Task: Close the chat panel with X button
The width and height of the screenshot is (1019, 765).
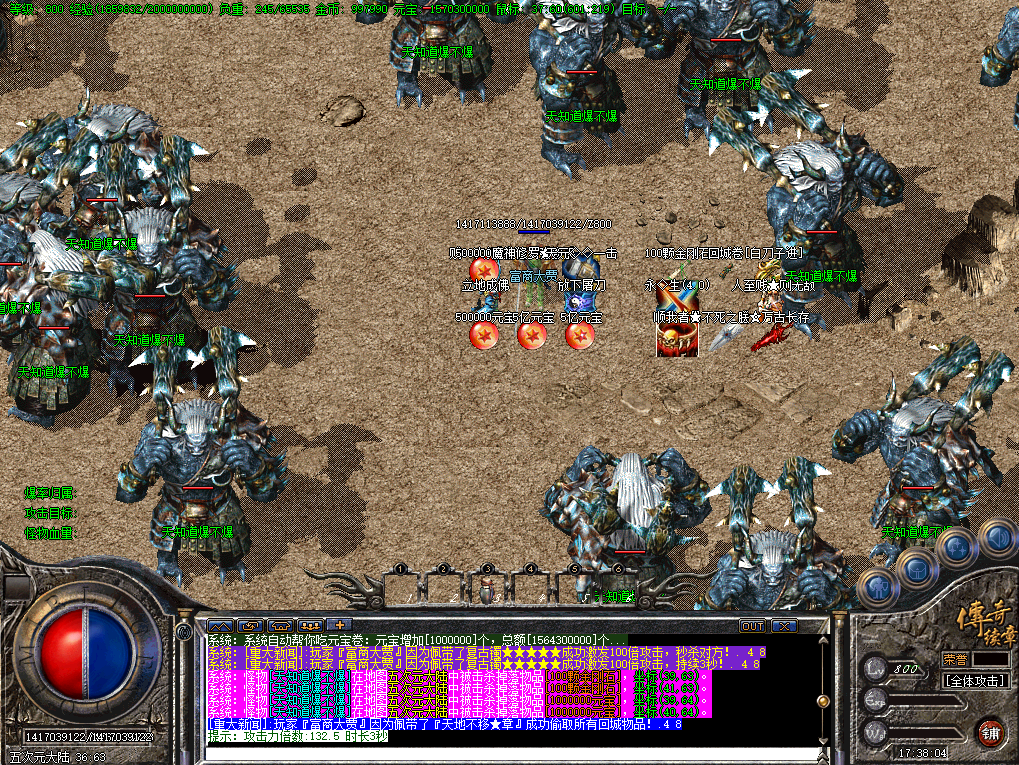Action: pos(784,626)
